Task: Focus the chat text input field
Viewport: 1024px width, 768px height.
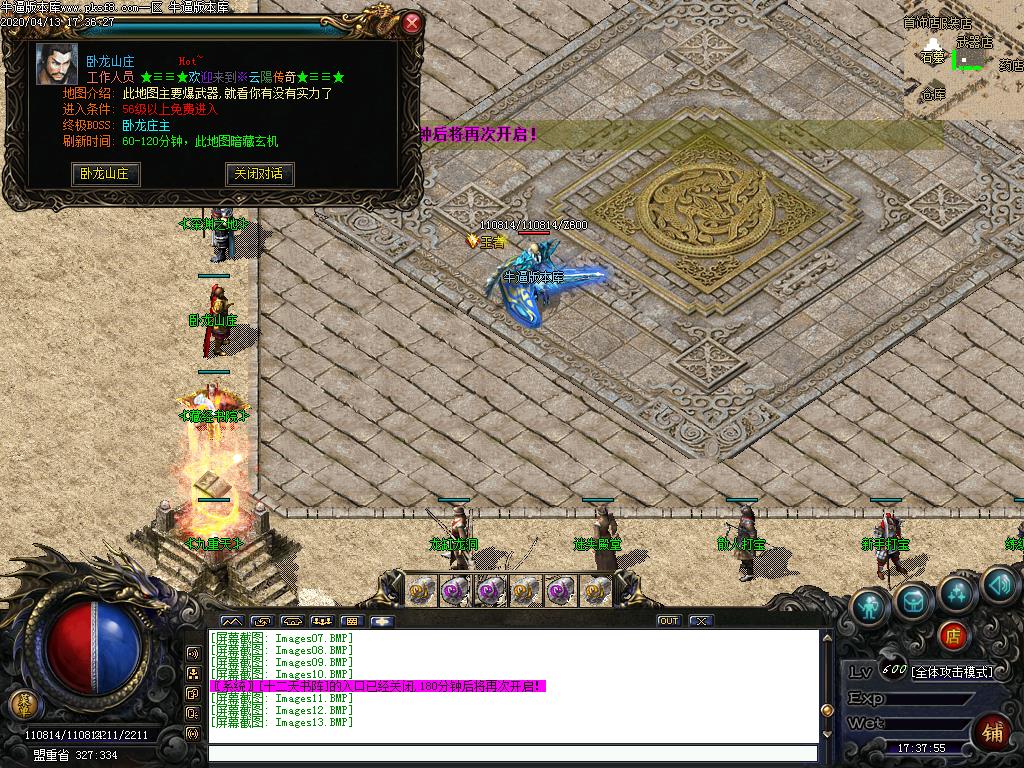Action: point(510,754)
